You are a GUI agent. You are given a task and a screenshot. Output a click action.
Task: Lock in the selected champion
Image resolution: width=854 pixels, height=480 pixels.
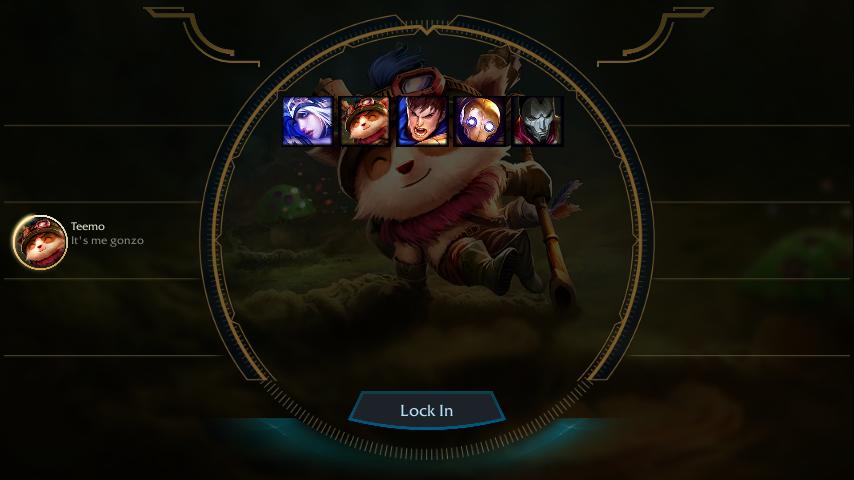pos(426,410)
